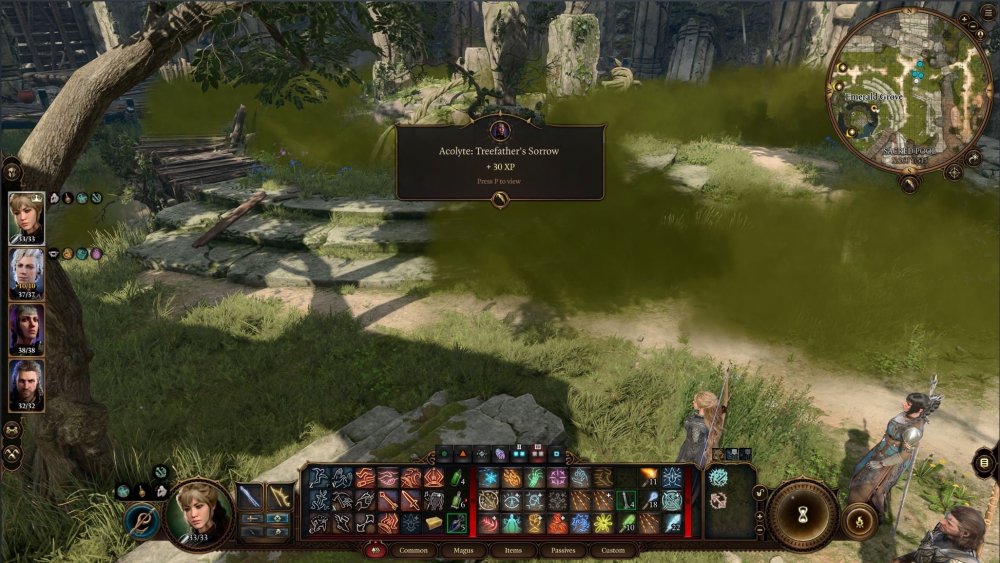Select the ranged bow weapon slot
The image size is (1000, 563).
coord(279,496)
